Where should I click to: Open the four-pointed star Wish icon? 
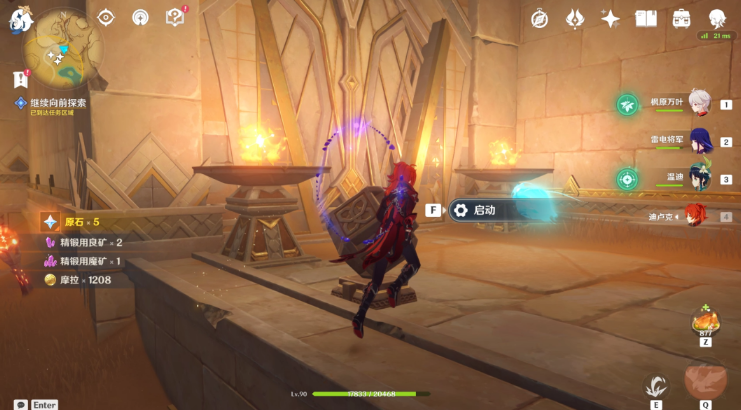[610, 18]
